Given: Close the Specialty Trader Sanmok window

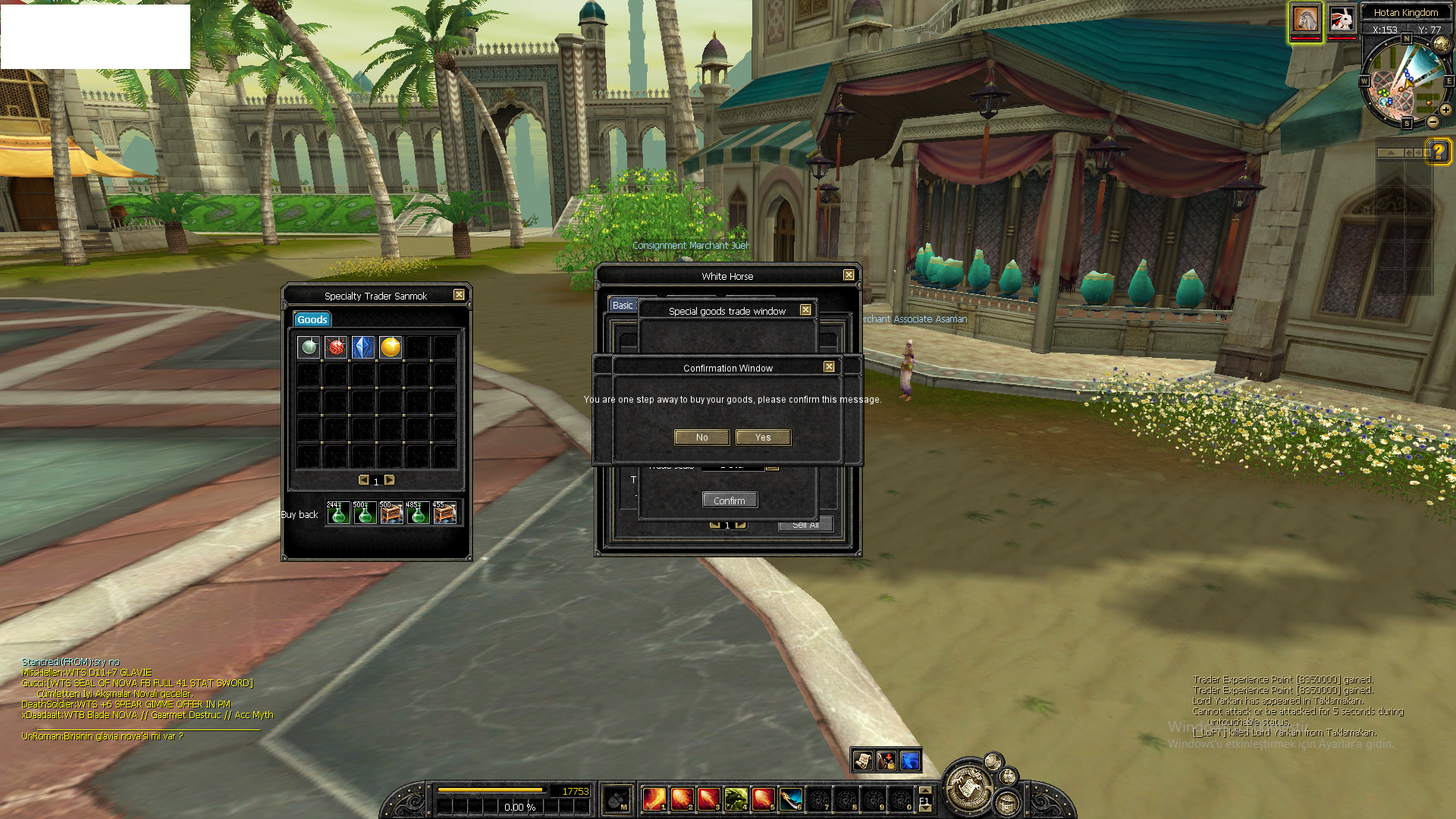Looking at the screenshot, I should [459, 295].
